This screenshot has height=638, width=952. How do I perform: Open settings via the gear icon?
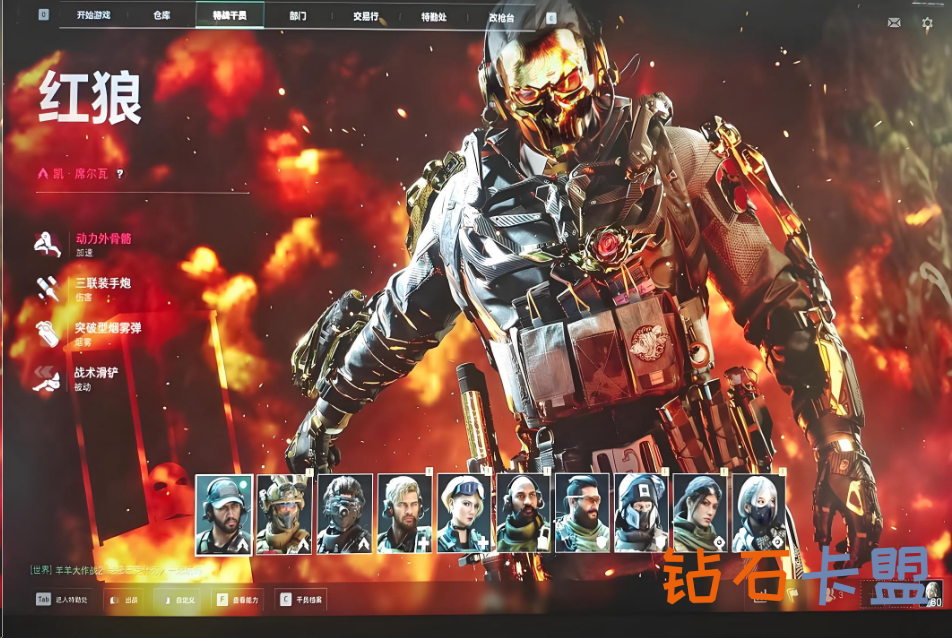927,22
